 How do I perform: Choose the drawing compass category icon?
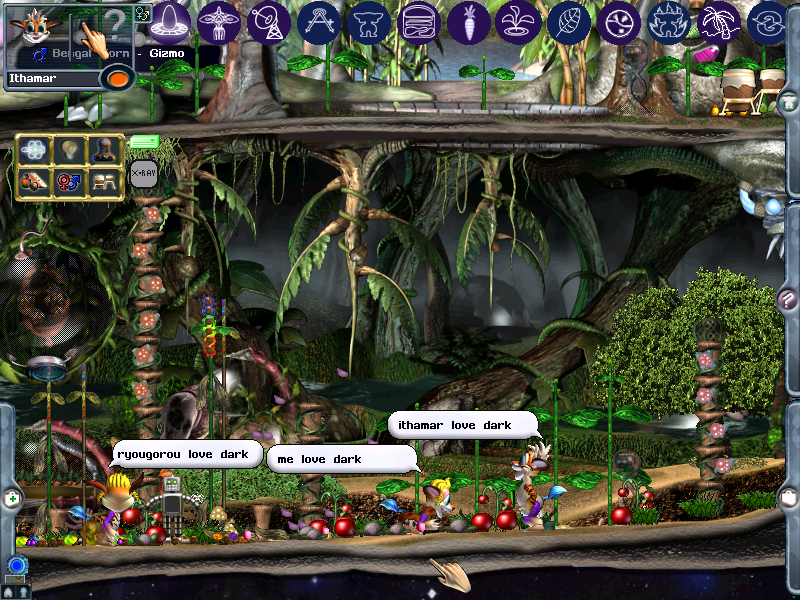(x=319, y=21)
